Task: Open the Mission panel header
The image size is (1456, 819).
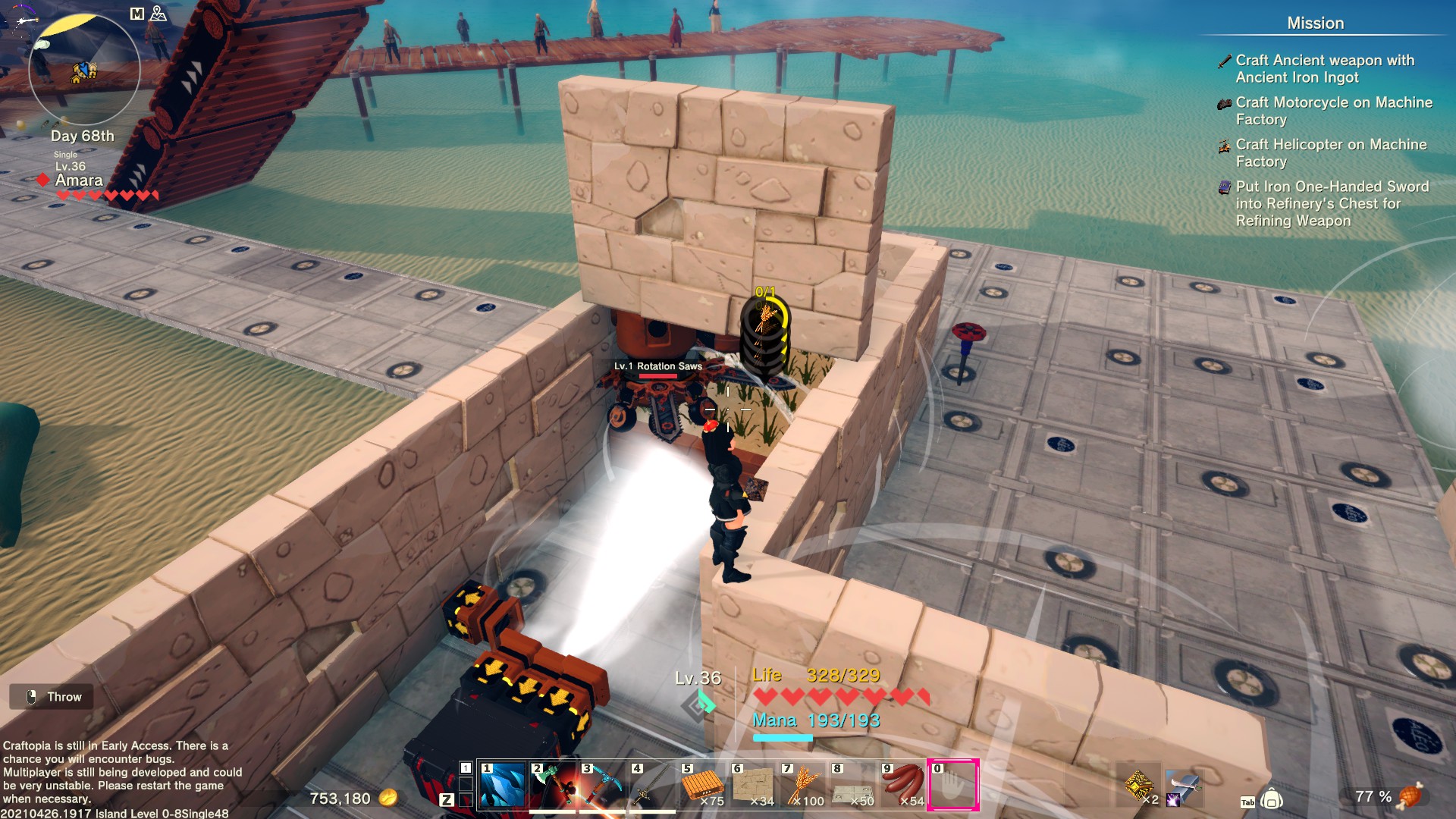Action: pos(1314,24)
